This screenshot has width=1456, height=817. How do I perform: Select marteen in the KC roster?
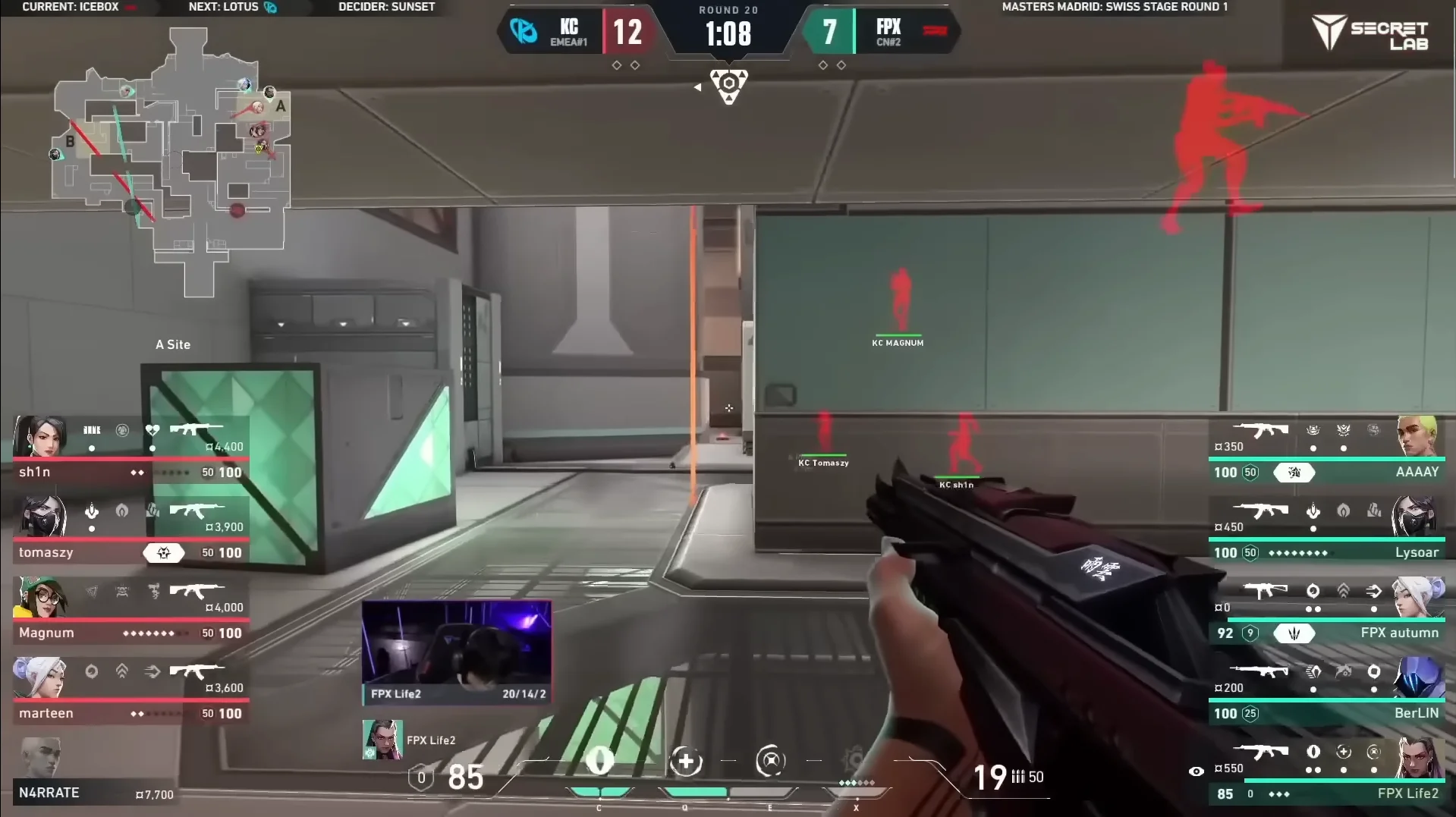pyautogui.click(x=131, y=690)
